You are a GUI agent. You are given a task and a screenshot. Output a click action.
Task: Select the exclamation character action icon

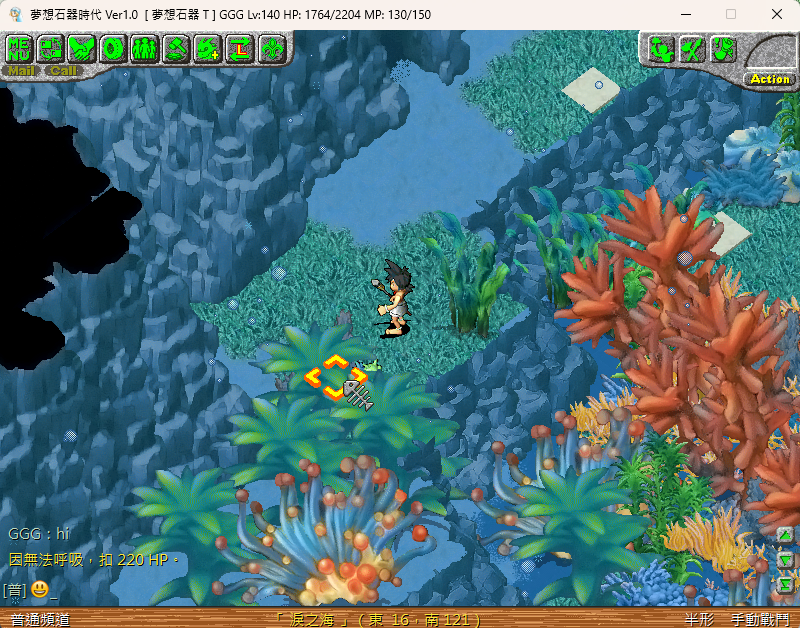coord(723,48)
